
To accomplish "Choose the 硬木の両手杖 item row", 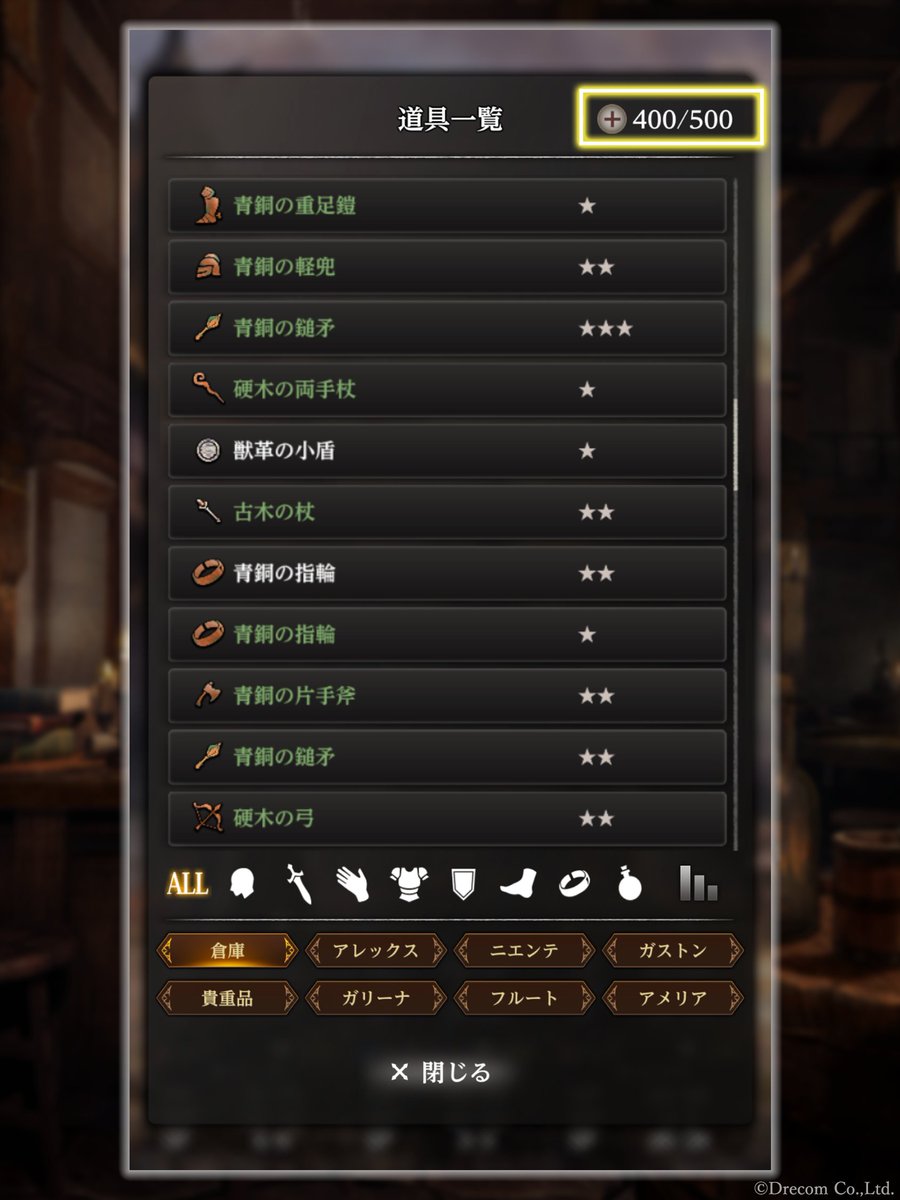I will click(x=447, y=390).
